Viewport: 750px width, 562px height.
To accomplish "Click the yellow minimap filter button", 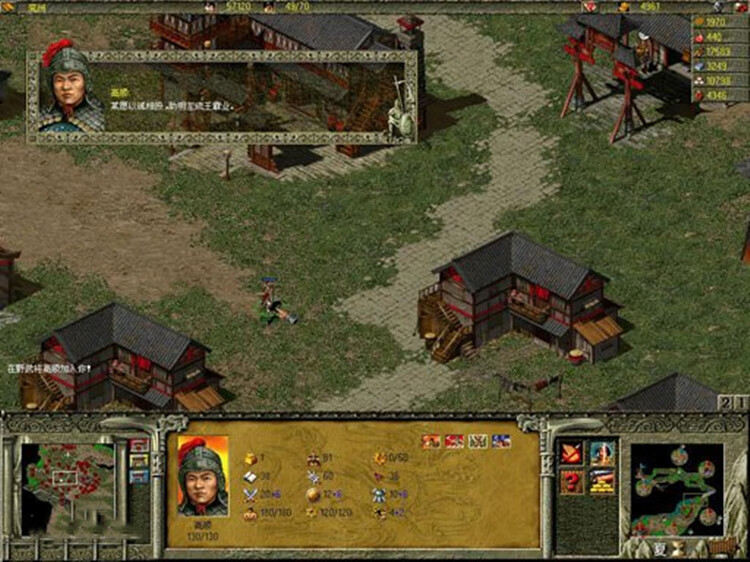I will point(139,461).
